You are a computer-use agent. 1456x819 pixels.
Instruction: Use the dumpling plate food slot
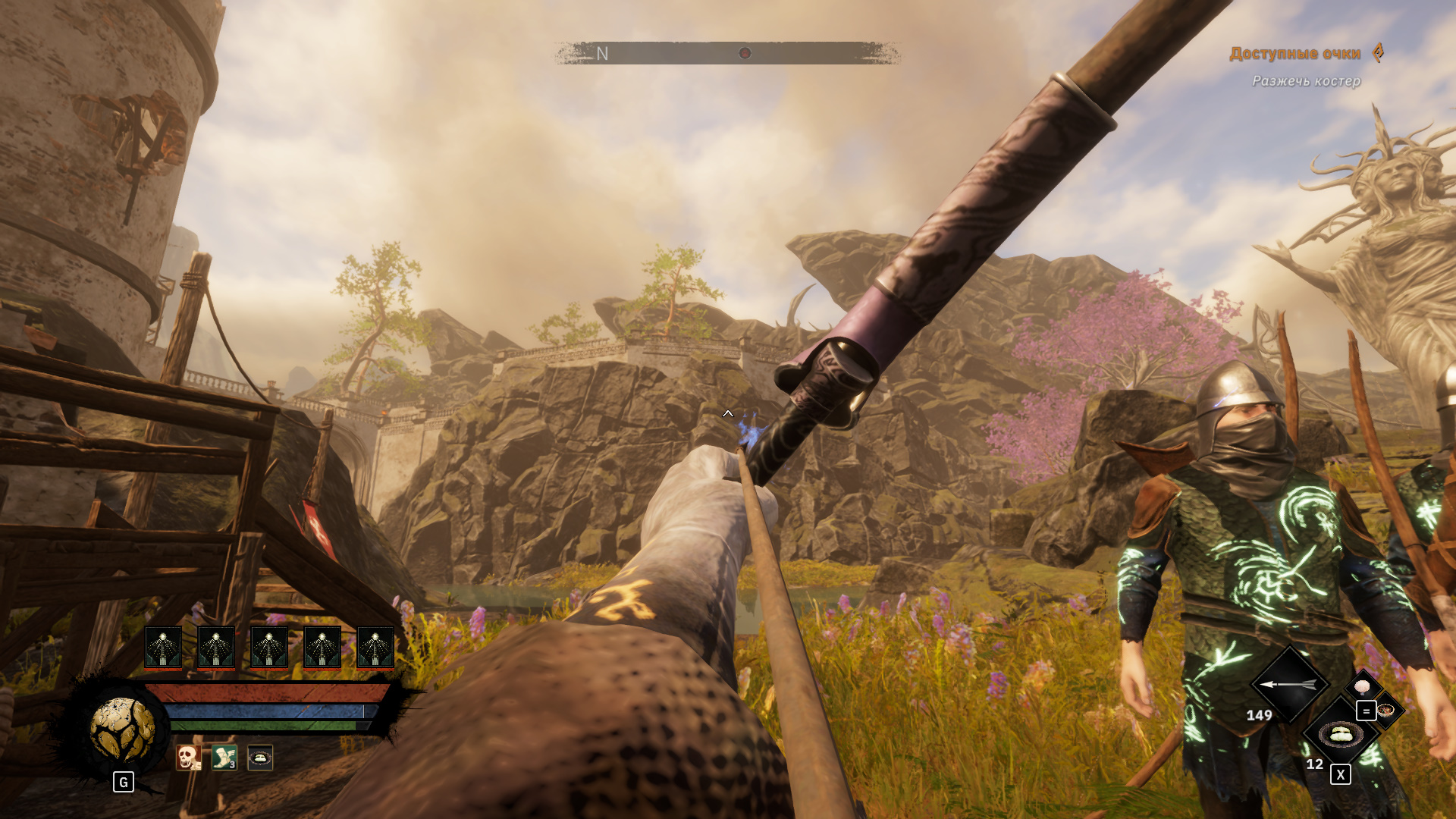pos(1340,734)
